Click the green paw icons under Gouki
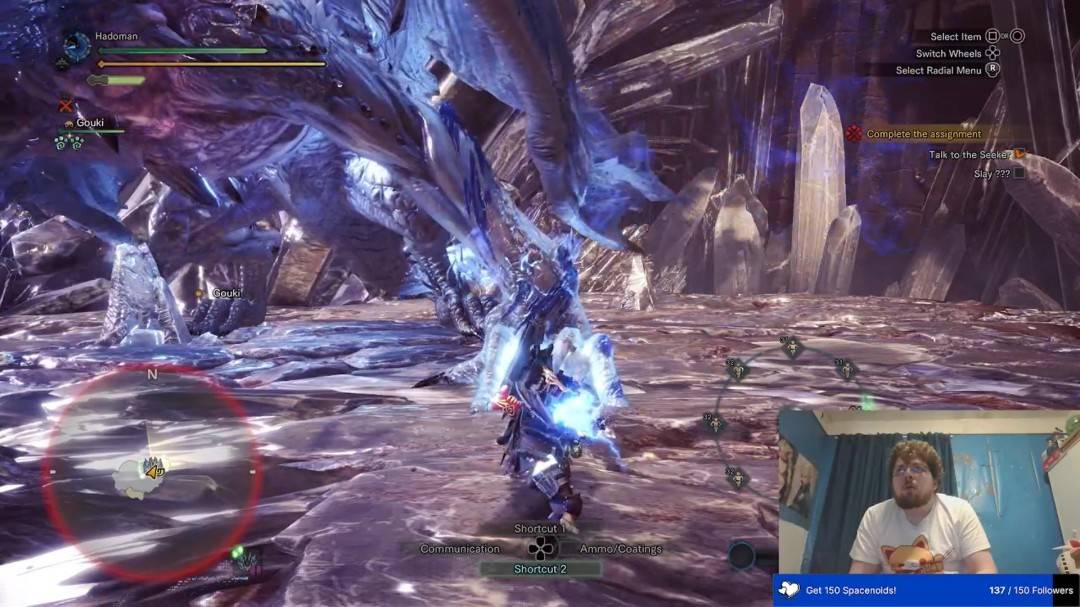This screenshot has width=1080, height=607. (x=68, y=141)
